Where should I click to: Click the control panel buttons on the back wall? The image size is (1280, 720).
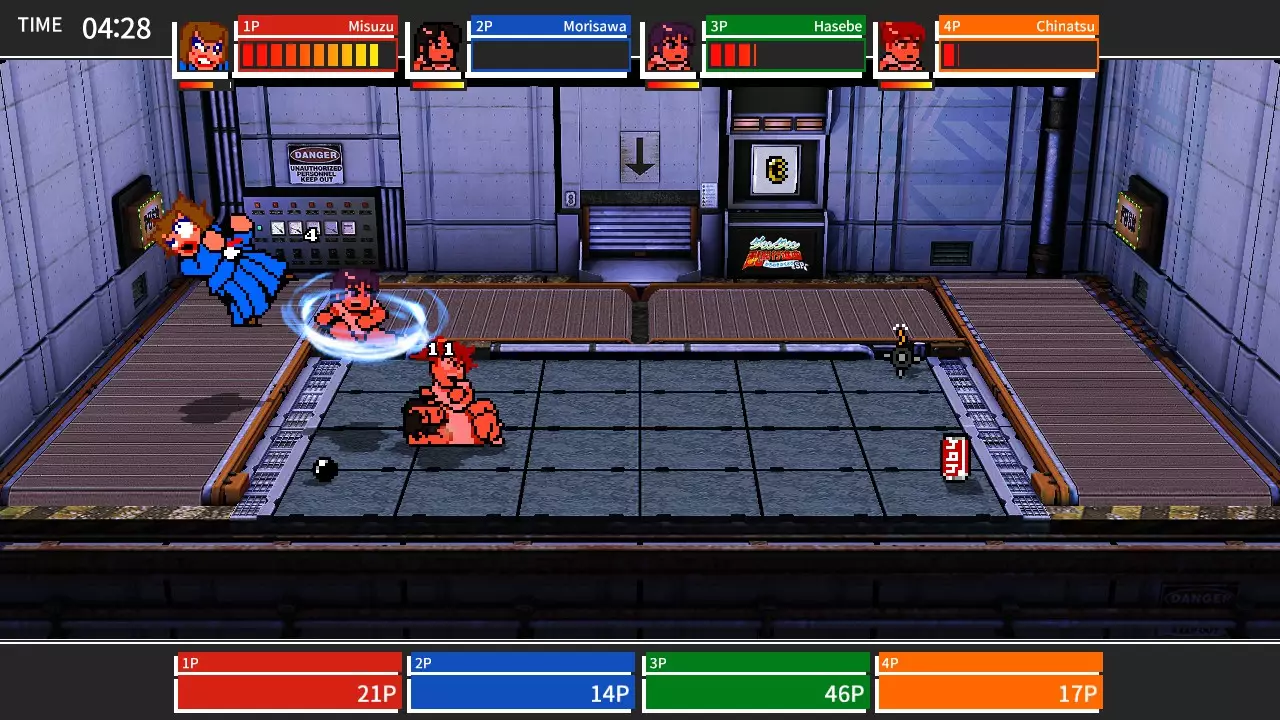[x=310, y=225]
